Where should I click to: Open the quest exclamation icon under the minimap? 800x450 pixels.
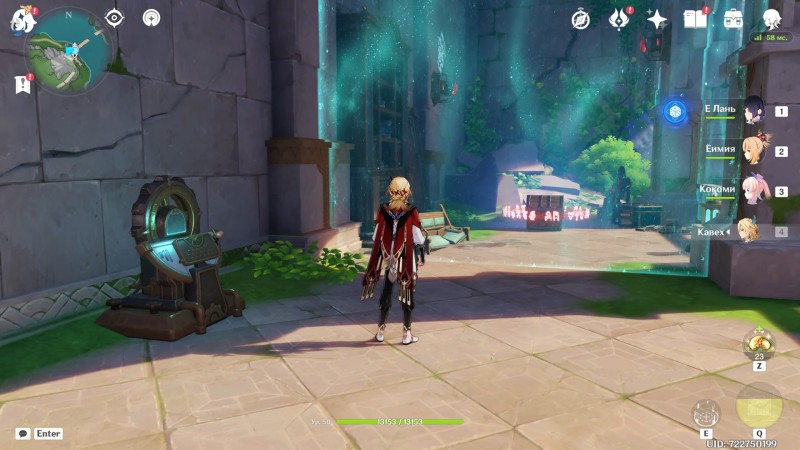tap(23, 85)
